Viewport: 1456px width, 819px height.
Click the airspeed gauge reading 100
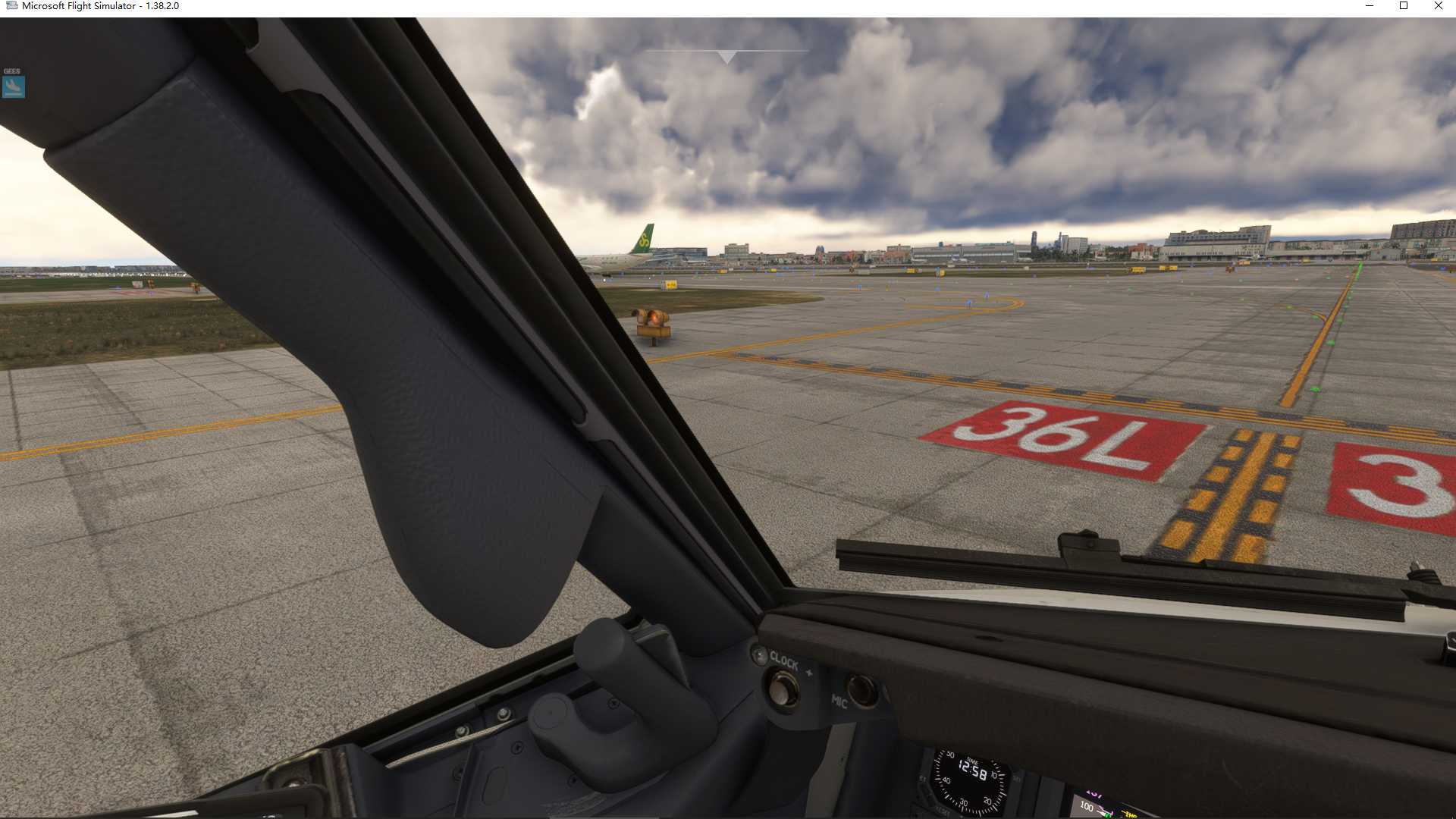[x=1087, y=808]
